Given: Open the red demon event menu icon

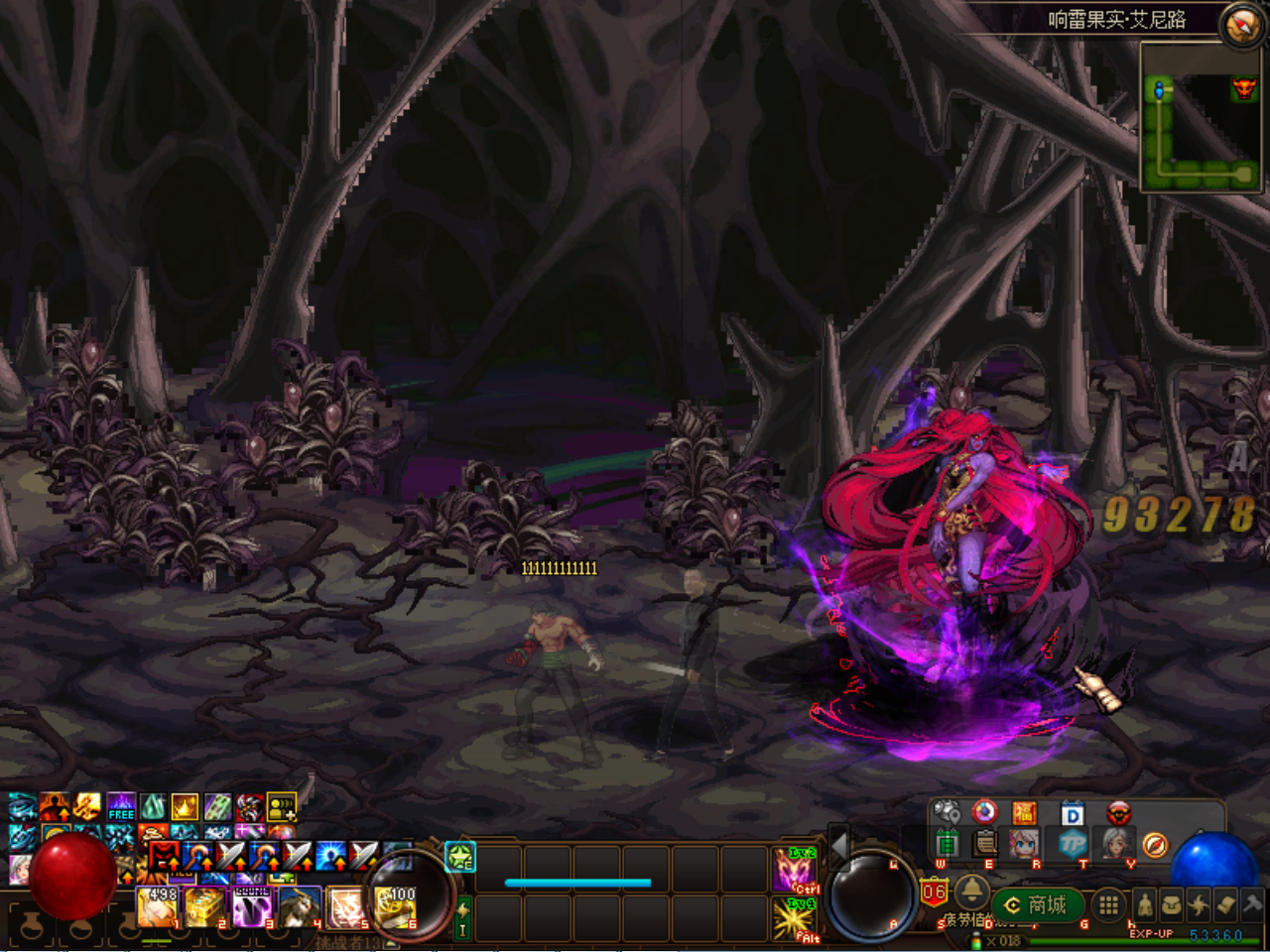Looking at the screenshot, I should 1118,813.
